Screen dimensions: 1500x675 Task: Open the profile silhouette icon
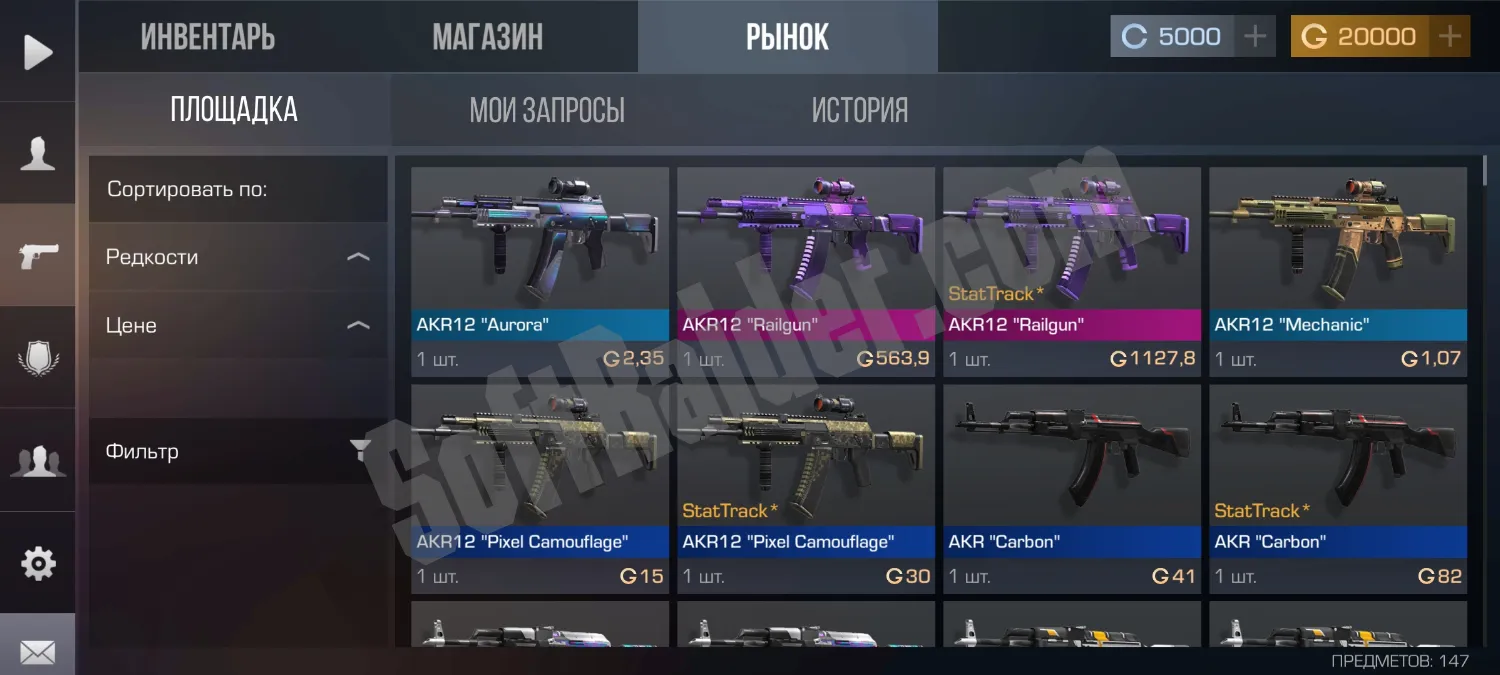[x=38, y=154]
